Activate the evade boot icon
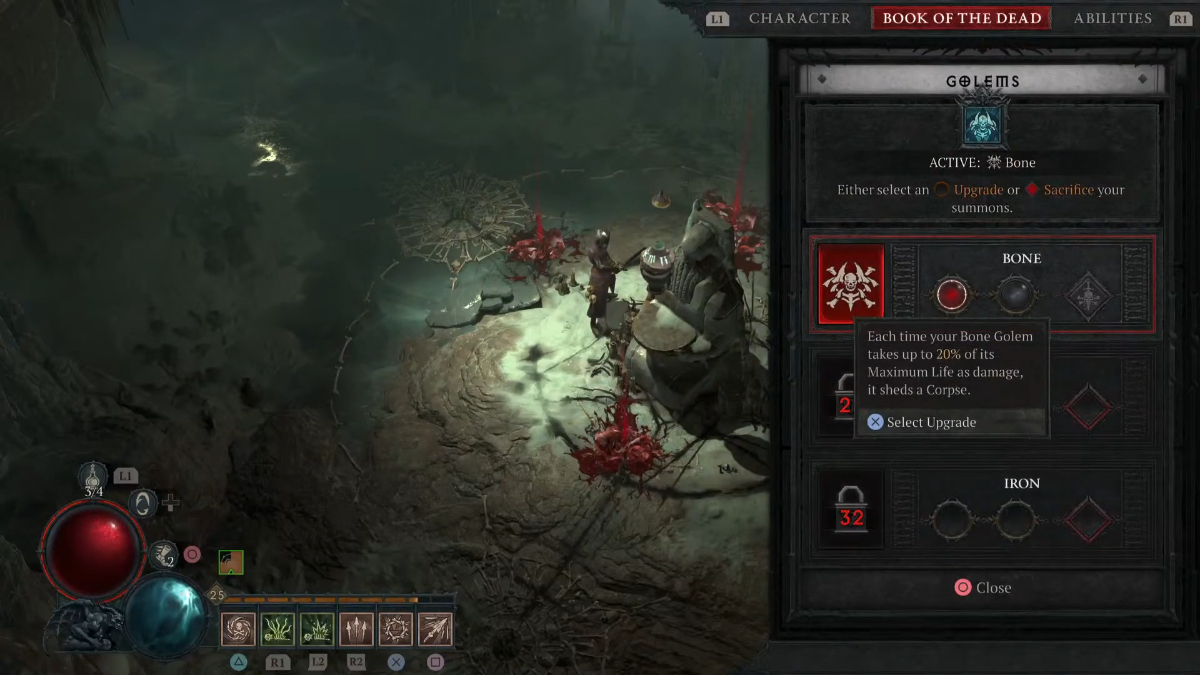This screenshot has width=1200, height=675. (163, 554)
